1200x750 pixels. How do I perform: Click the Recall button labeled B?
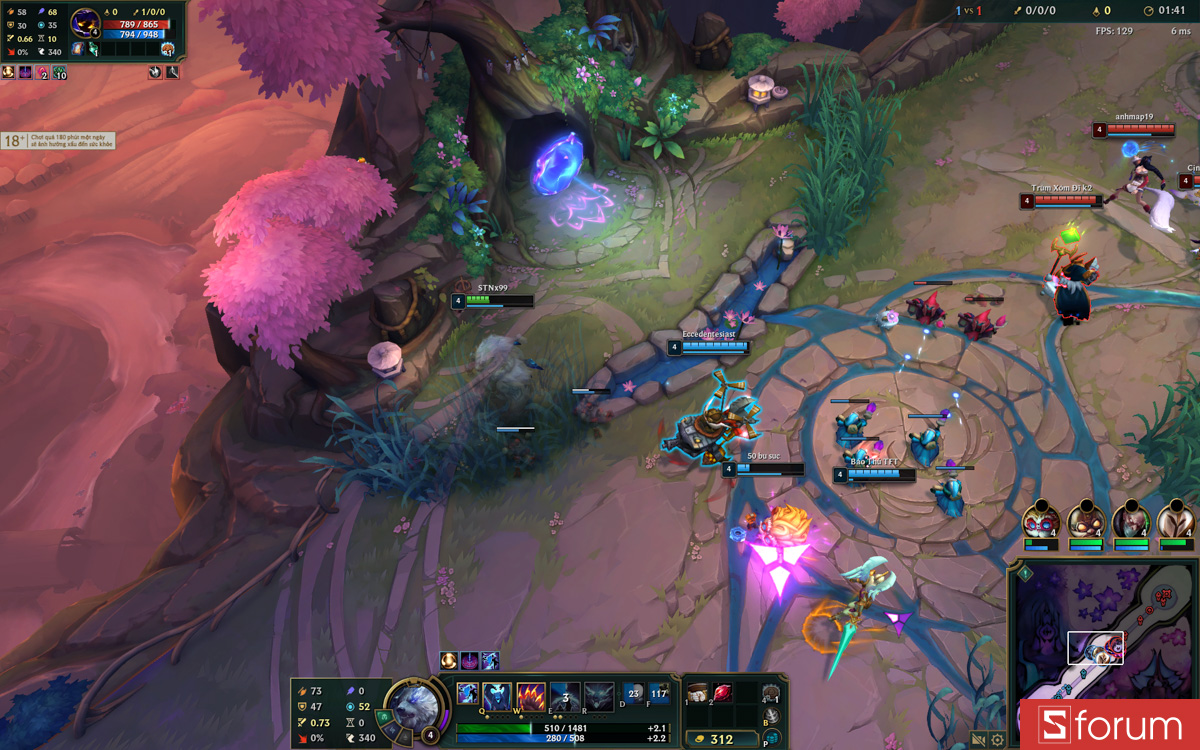[771, 717]
